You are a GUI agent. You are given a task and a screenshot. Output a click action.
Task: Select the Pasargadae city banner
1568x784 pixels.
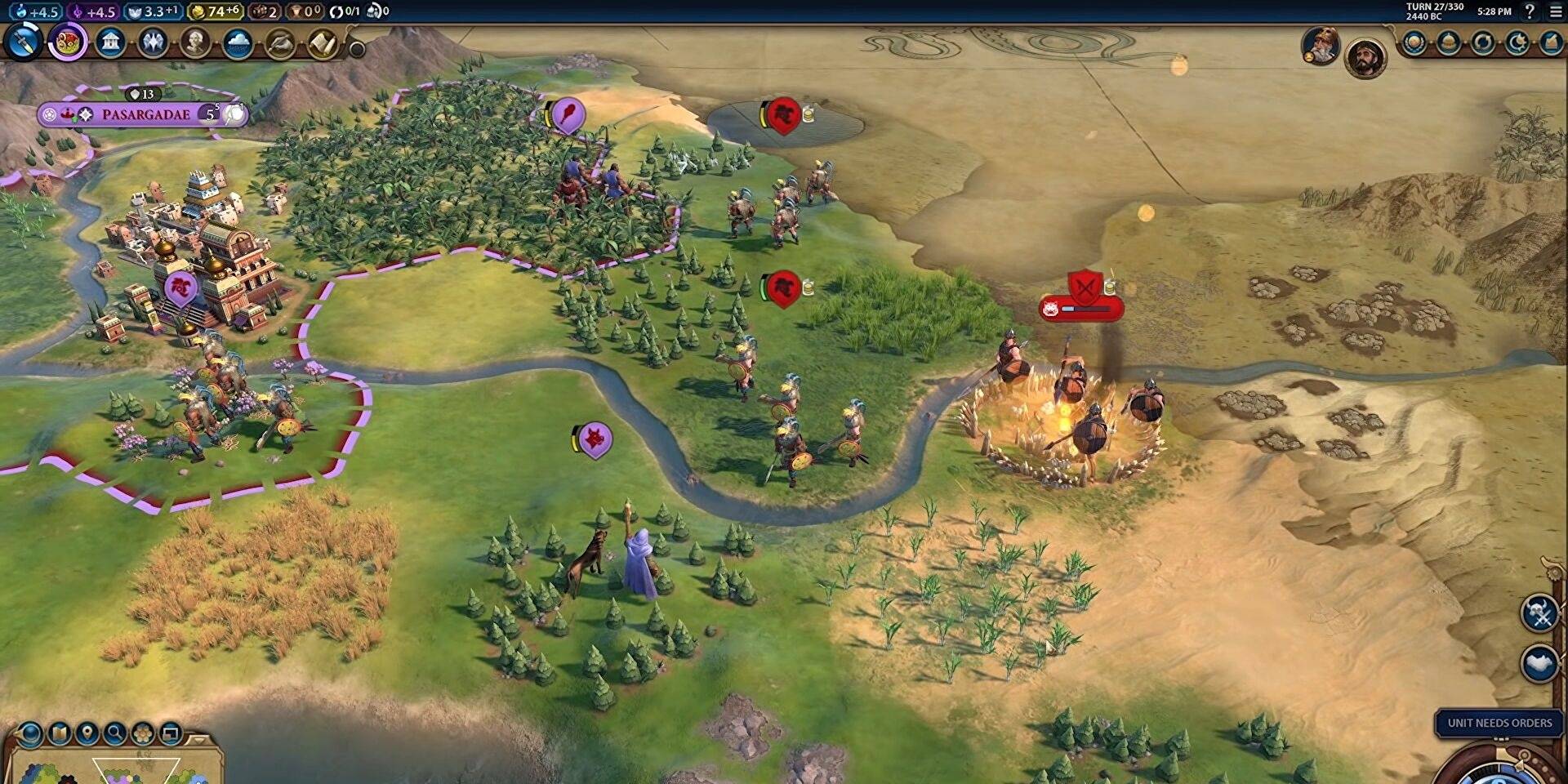145,114
